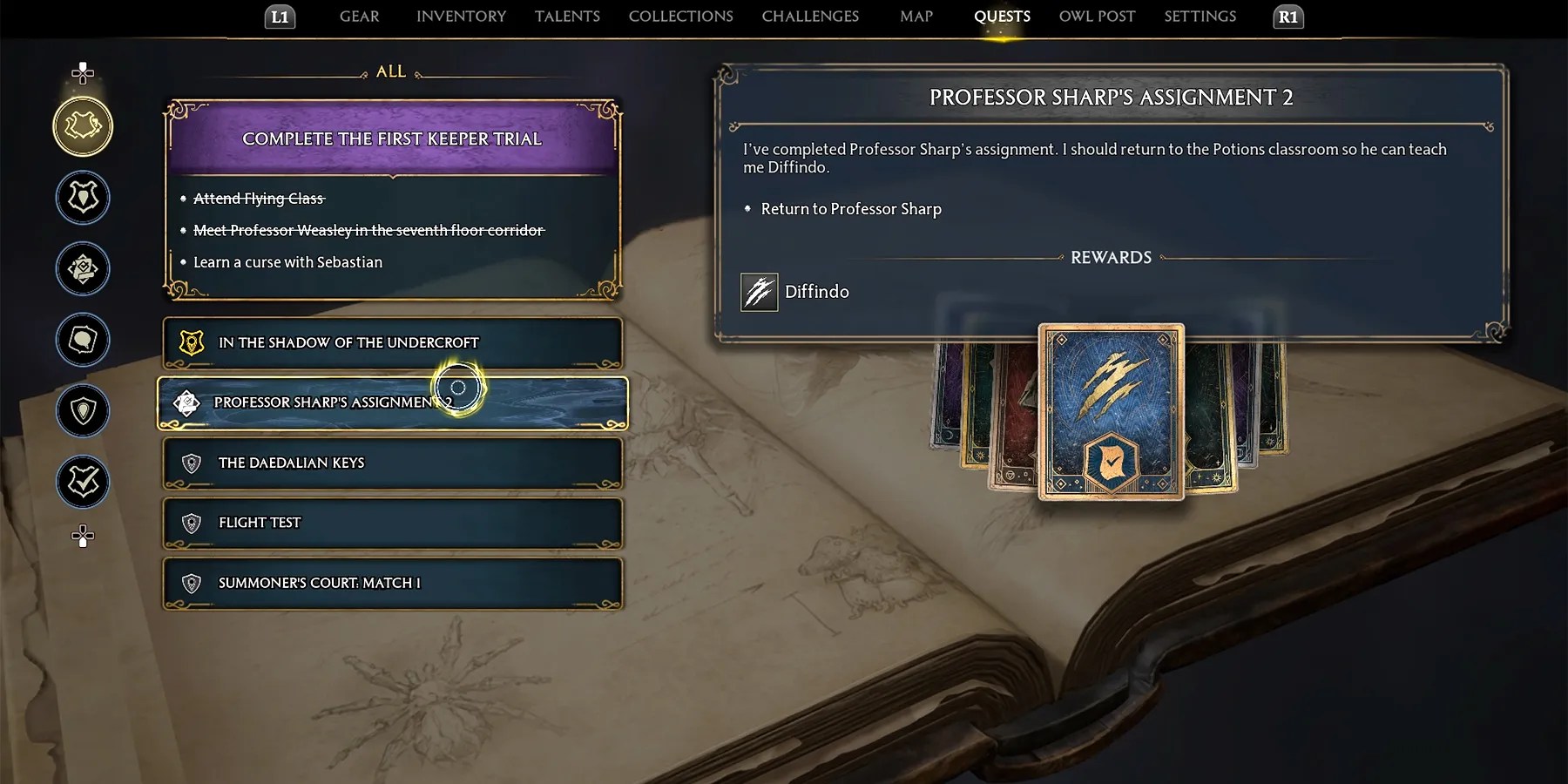Switch to the QUESTS tab

click(1002, 16)
